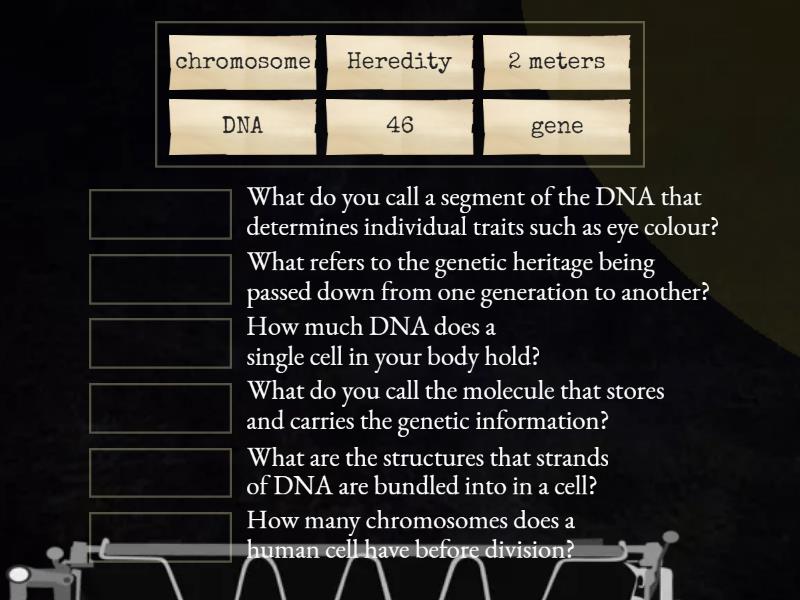The image size is (800, 600).
Task: Choose the answer box for "How much DNA" question
Action: tap(160, 343)
